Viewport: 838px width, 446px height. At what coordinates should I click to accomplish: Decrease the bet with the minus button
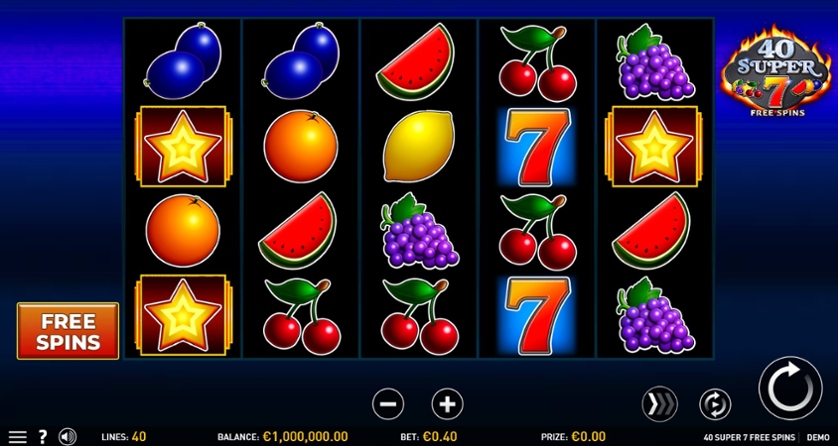388,404
